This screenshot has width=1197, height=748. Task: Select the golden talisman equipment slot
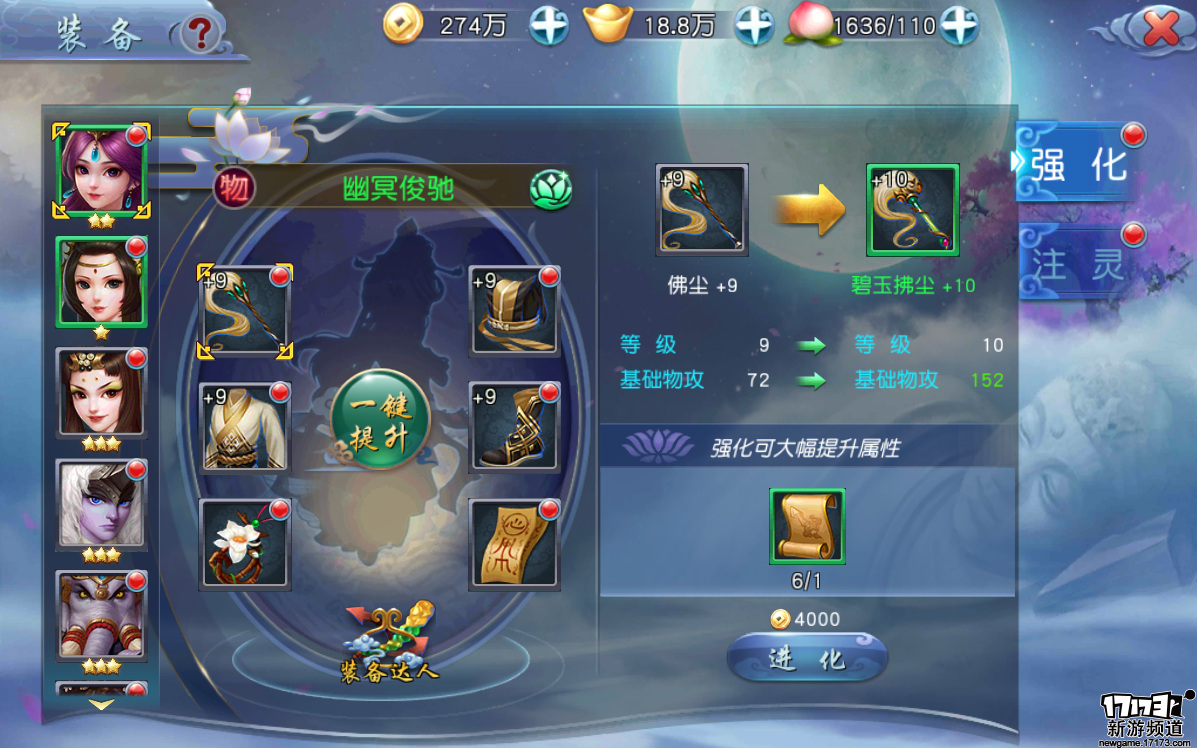[x=514, y=545]
